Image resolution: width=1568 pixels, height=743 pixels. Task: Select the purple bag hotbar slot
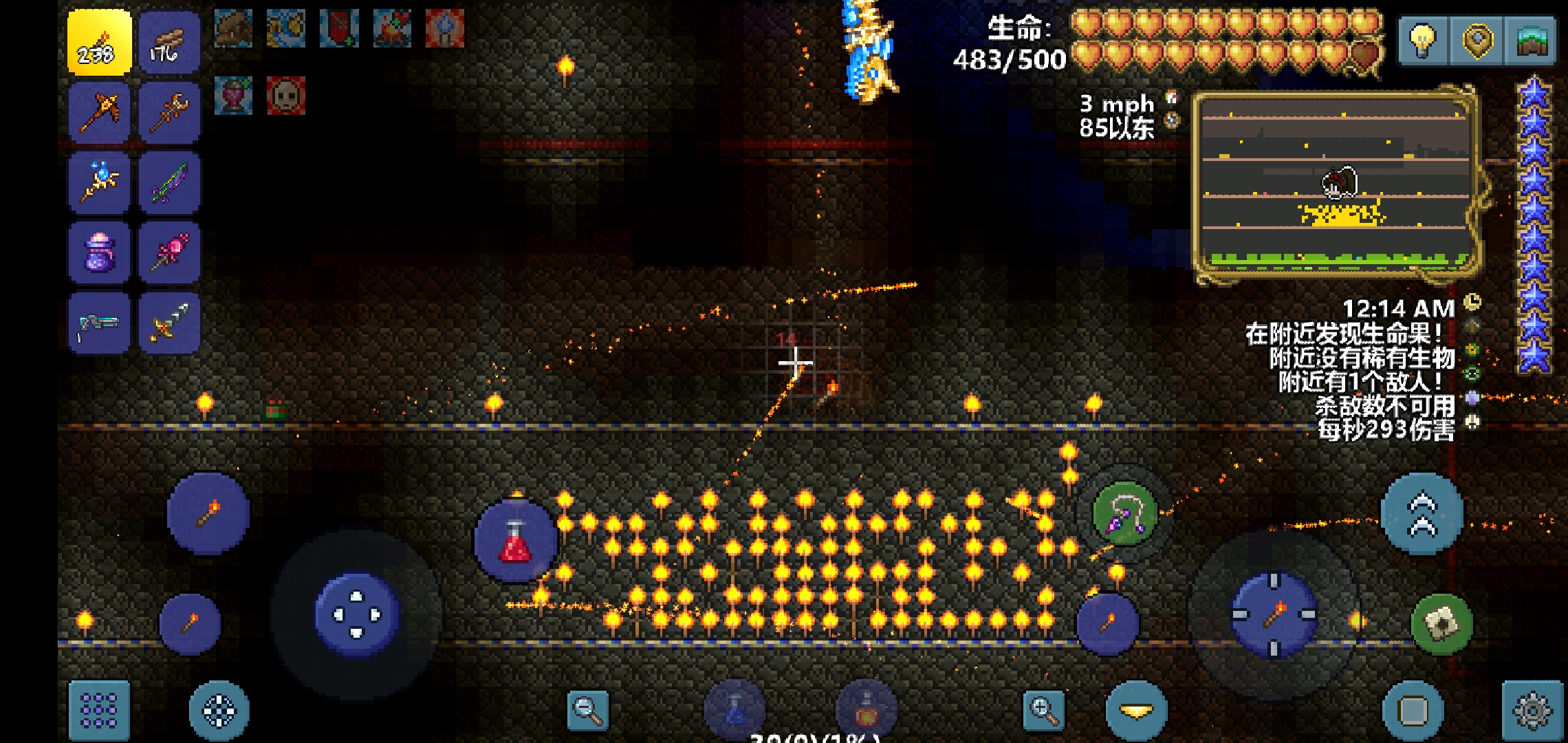[99, 252]
